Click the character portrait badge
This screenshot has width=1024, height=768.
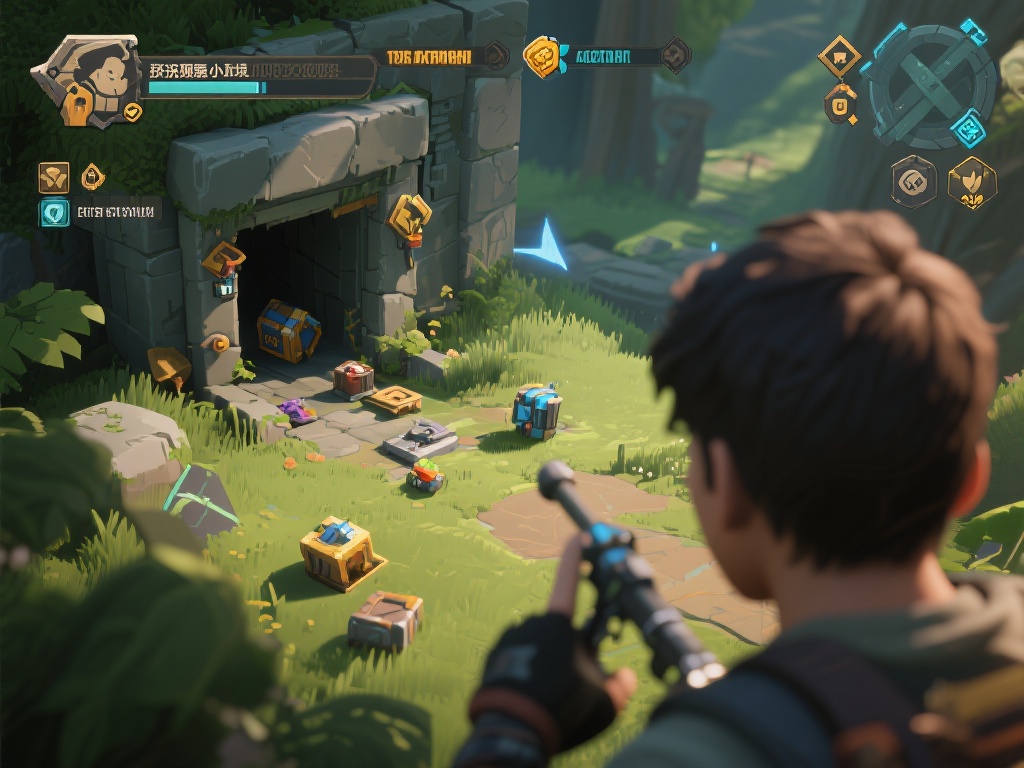point(86,80)
